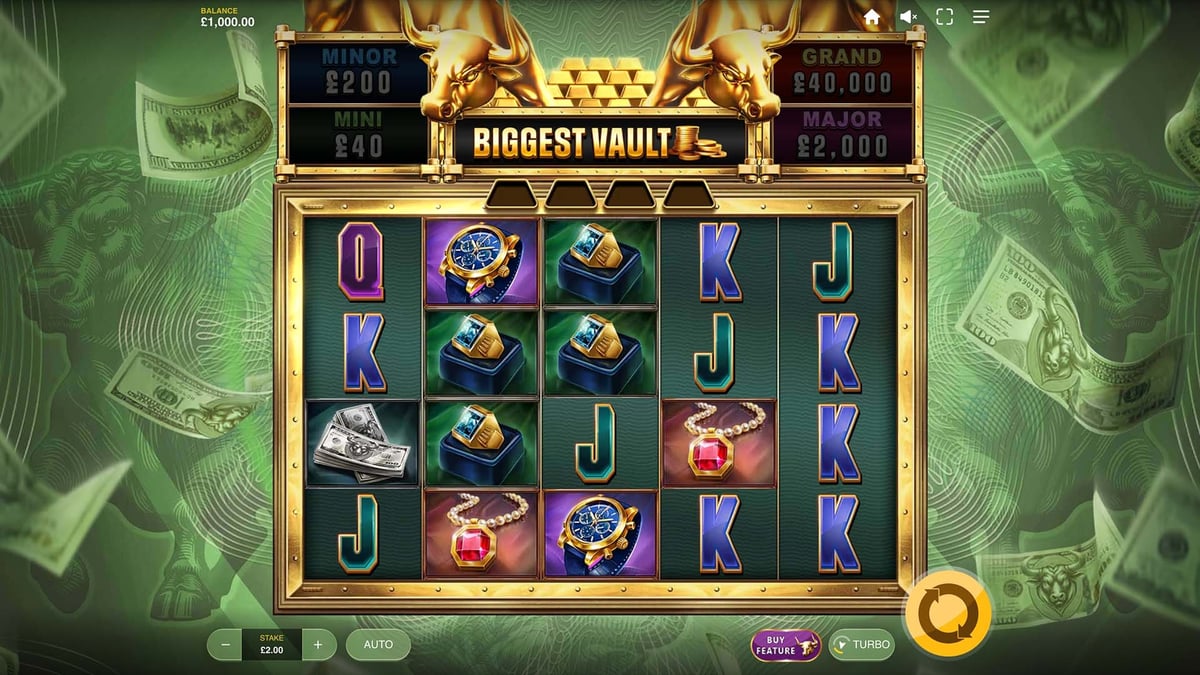Go to the home screen
The image size is (1200, 675).
(872, 17)
